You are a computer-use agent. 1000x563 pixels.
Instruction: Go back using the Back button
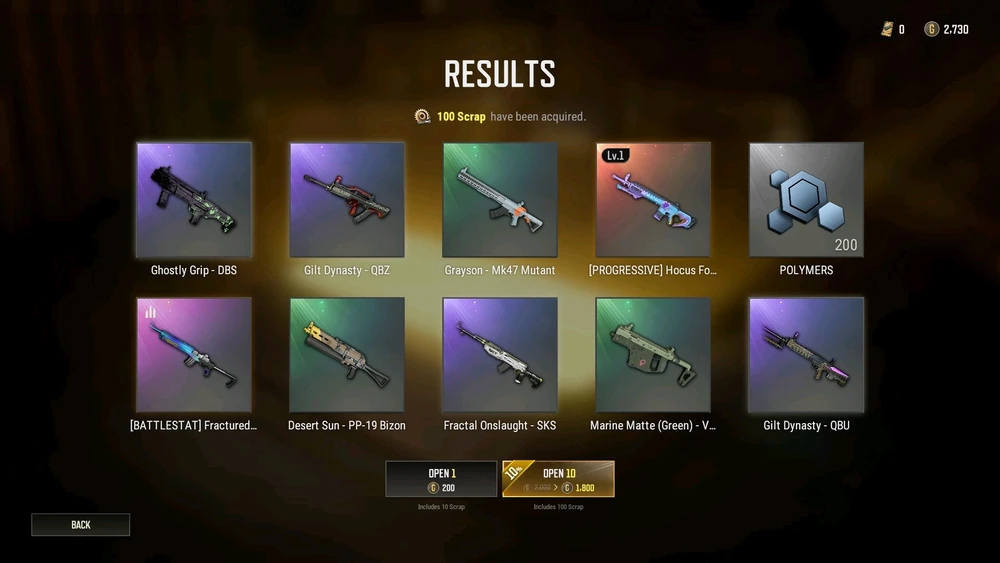[x=80, y=524]
